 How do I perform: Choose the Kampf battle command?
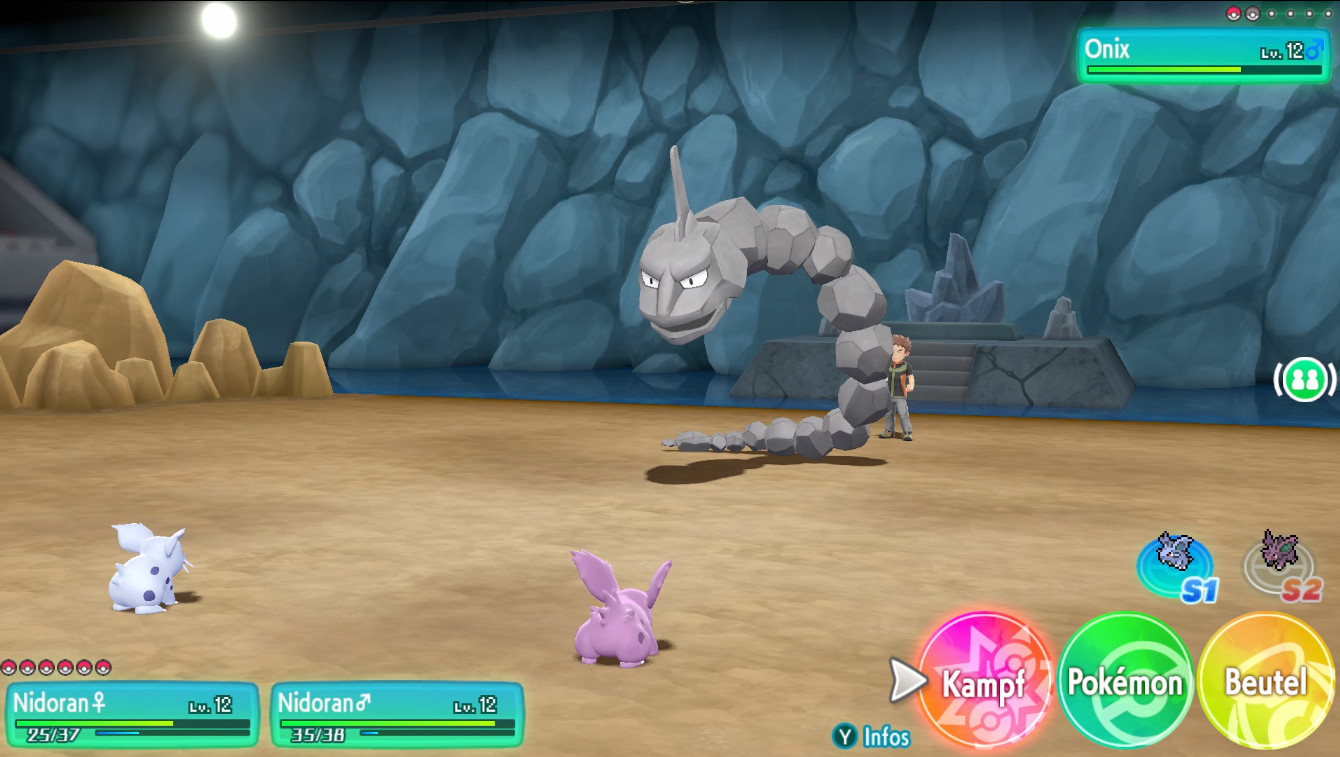[x=984, y=683]
